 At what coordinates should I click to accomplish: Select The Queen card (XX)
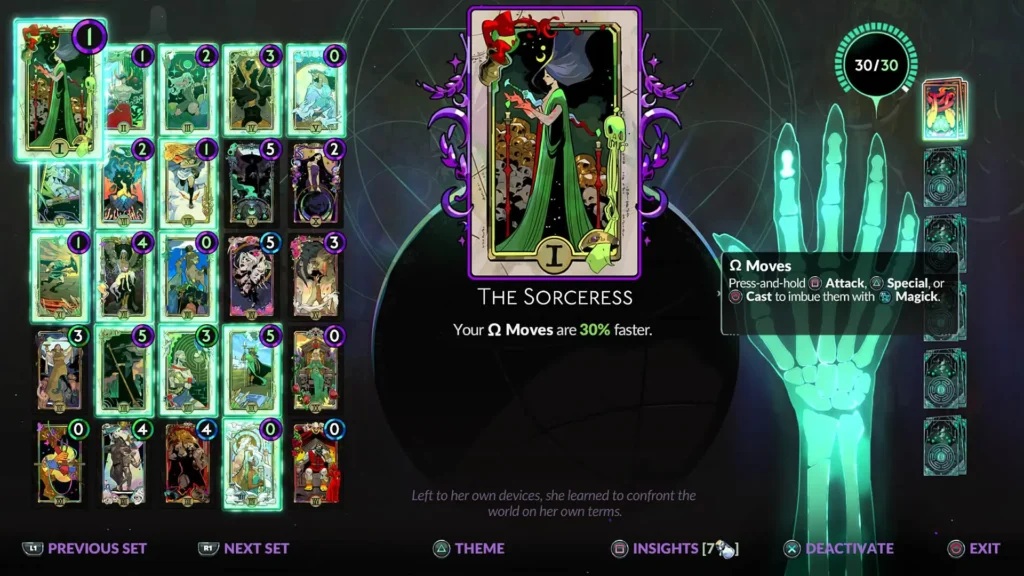[316, 370]
